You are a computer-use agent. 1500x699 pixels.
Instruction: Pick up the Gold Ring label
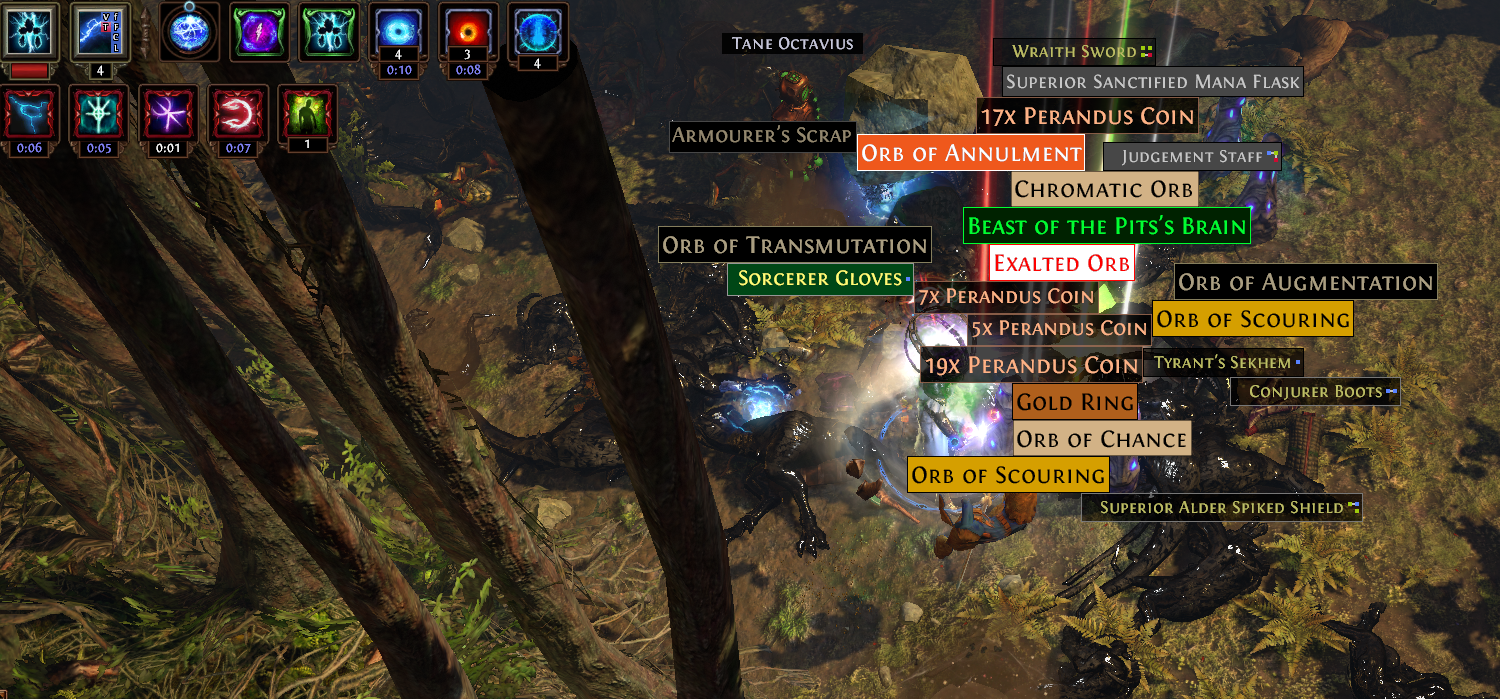pos(1075,403)
